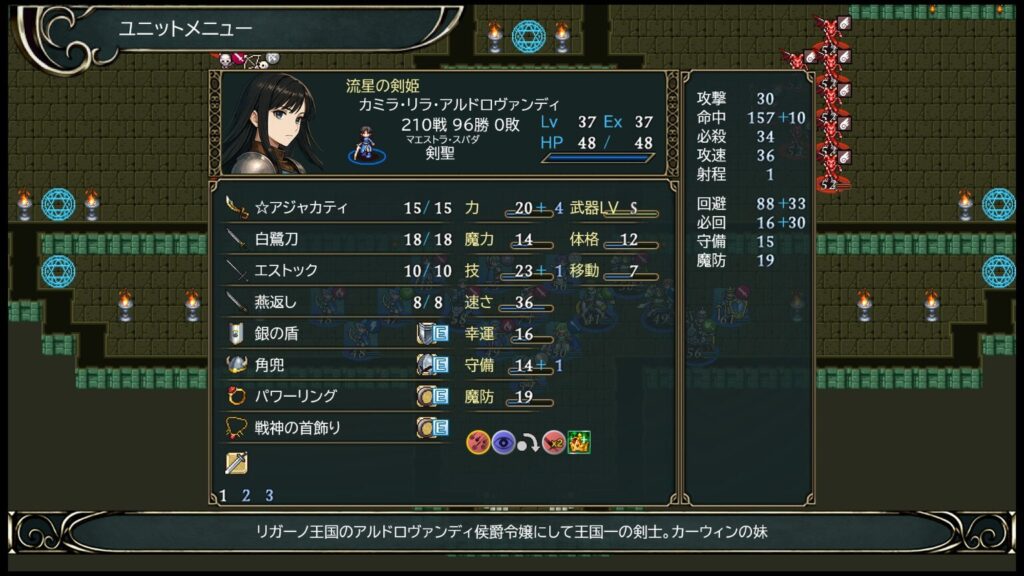Switch to page 3
The width and height of the screenshot is (1024, 576).
[269, 495]
